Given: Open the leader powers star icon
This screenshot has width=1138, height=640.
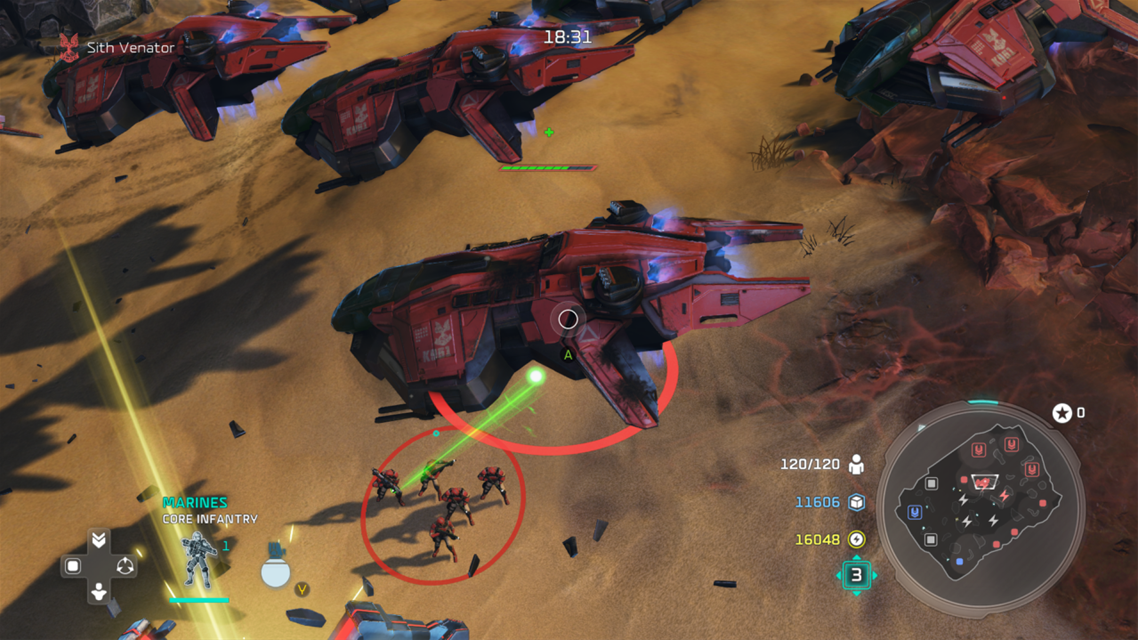Looking at the screenshot, I should click(1061, 413).
